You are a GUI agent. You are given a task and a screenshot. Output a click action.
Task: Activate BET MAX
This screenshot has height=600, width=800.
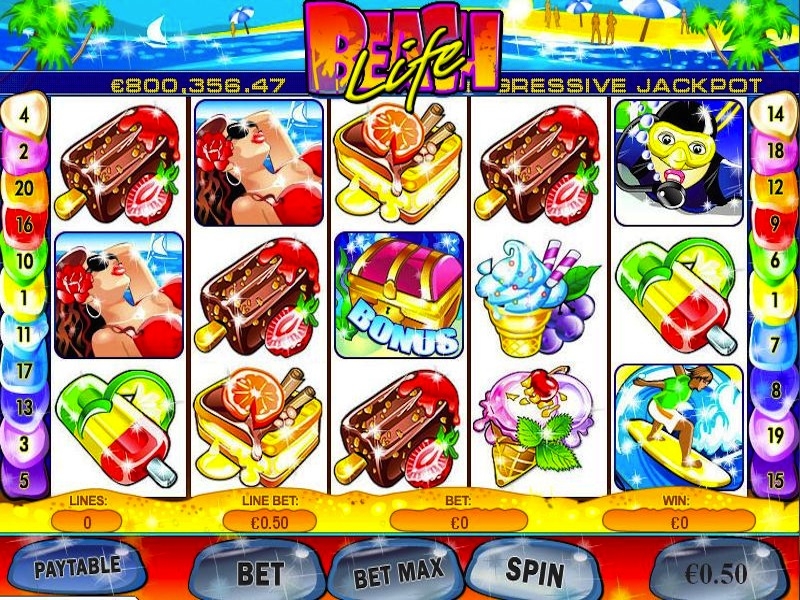tap(398, 576)
